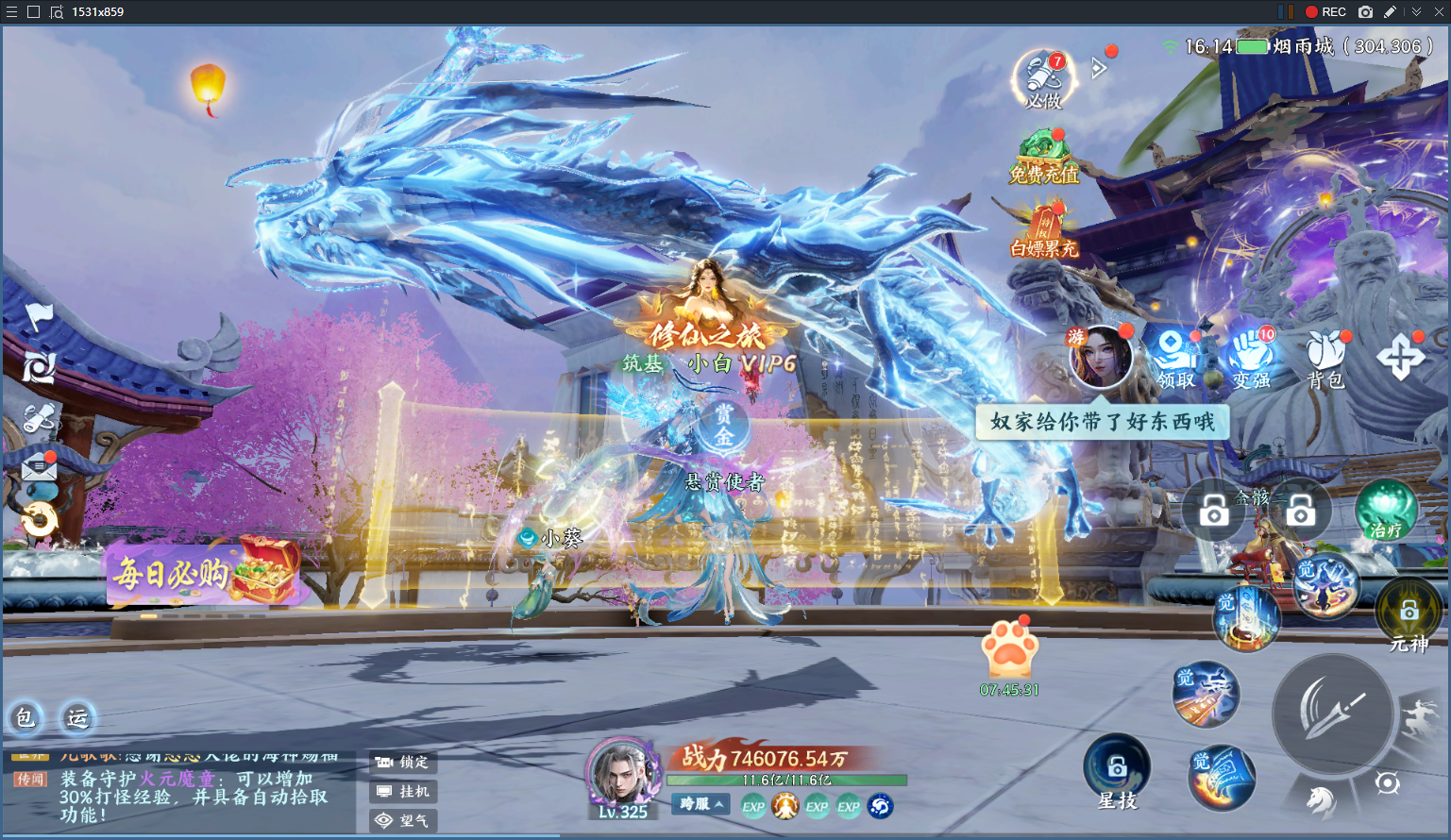Viewport: 1451px width, 840px height.
Task: Open the mail envelope icon
Action: [40, 467]
